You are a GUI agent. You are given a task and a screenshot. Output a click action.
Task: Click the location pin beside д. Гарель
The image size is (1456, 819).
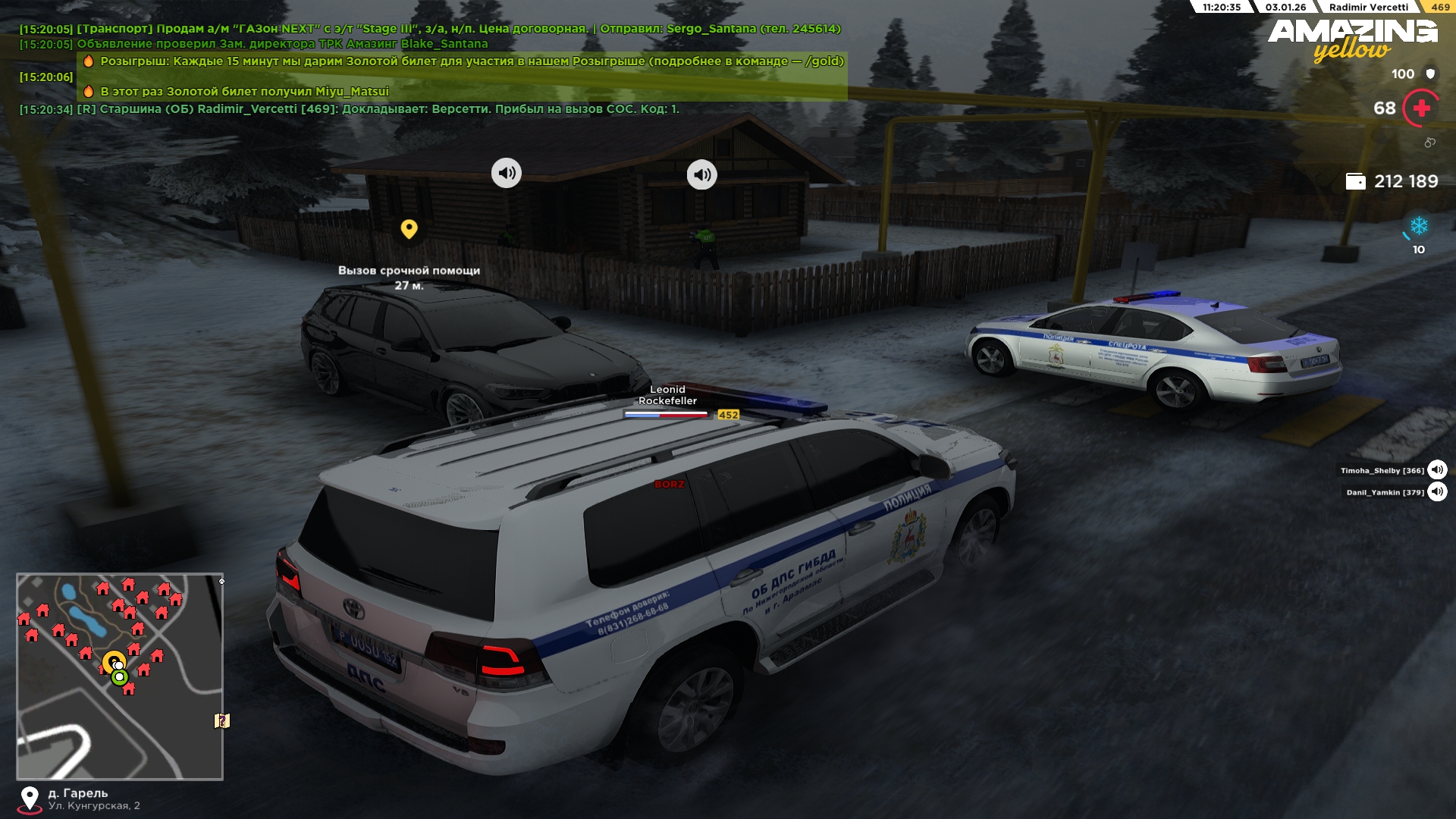pyautogui.click(x=30, y=799)
